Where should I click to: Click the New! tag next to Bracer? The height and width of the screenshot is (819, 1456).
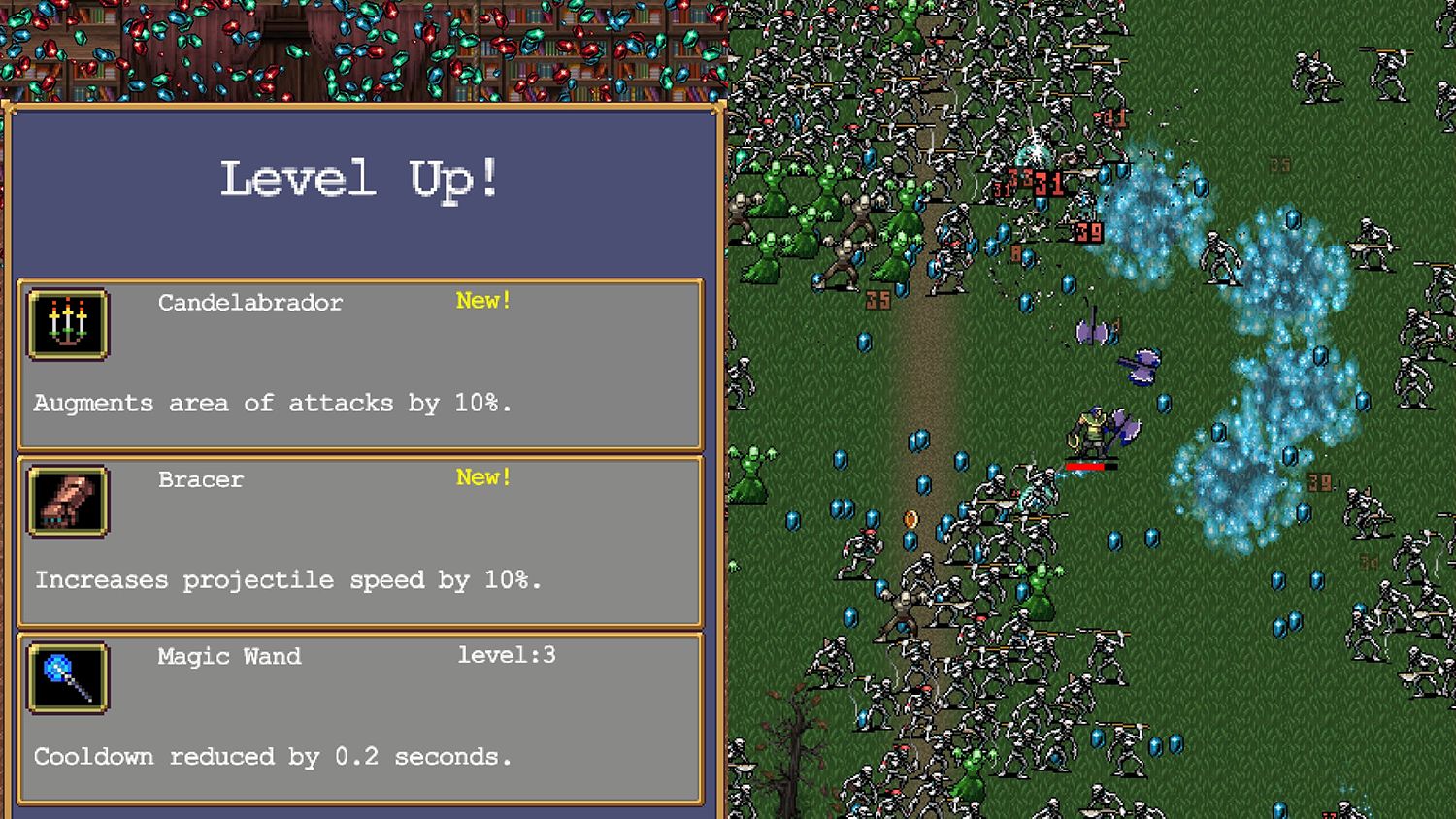tap(482, 477)
